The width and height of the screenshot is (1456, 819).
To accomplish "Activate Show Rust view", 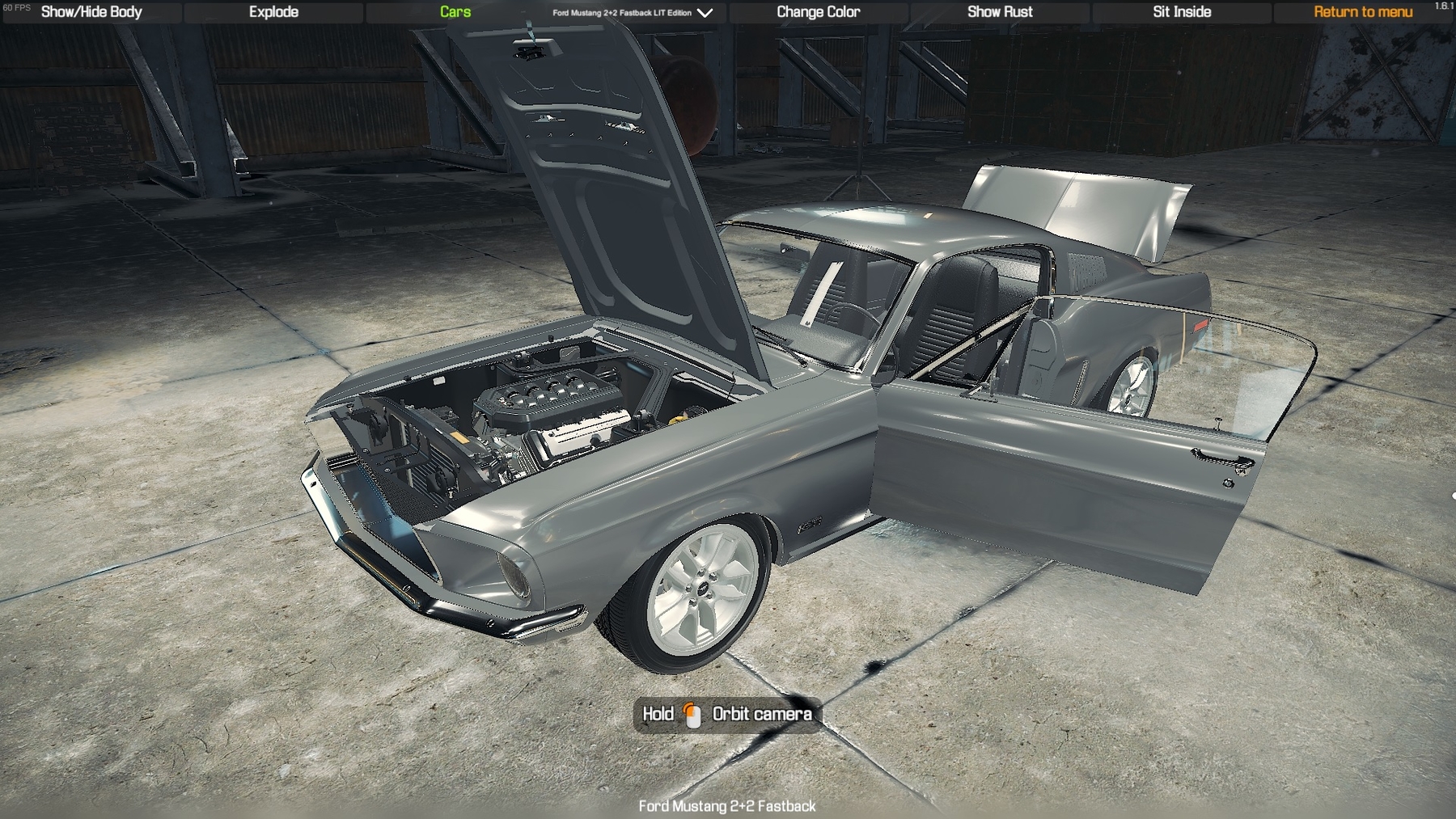I will tap(1000, 12).
